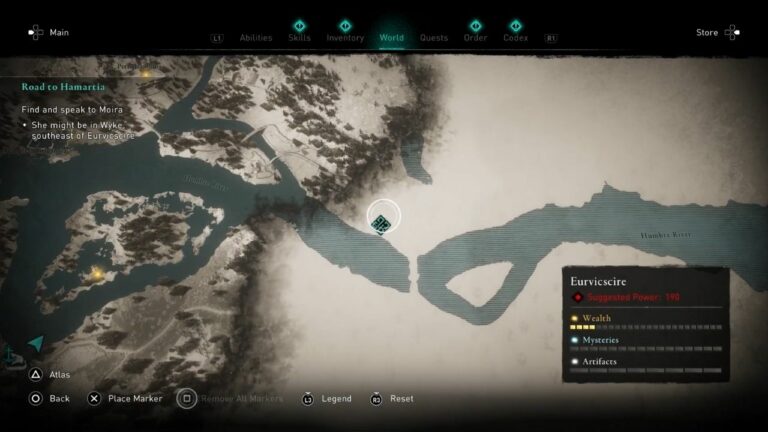Show the Codex tab

[x=516, y=38]
